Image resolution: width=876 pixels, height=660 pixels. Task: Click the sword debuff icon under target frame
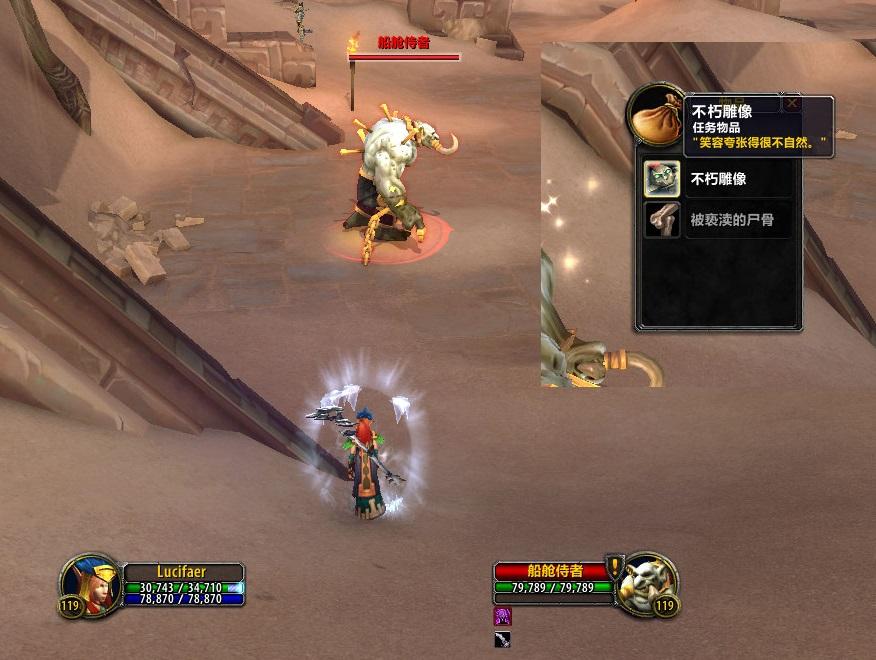pos(503,639)
